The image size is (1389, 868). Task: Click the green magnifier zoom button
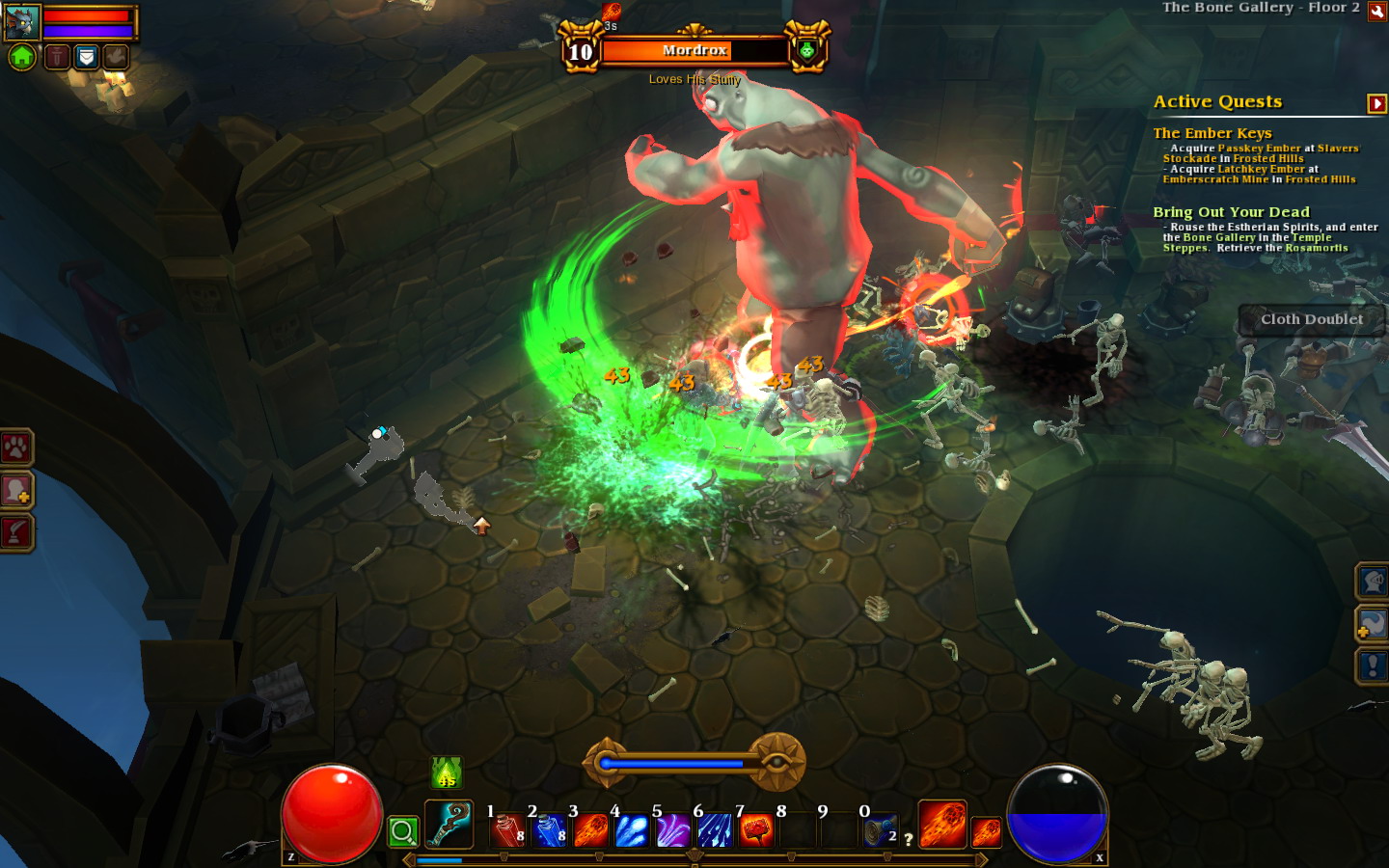403,831
